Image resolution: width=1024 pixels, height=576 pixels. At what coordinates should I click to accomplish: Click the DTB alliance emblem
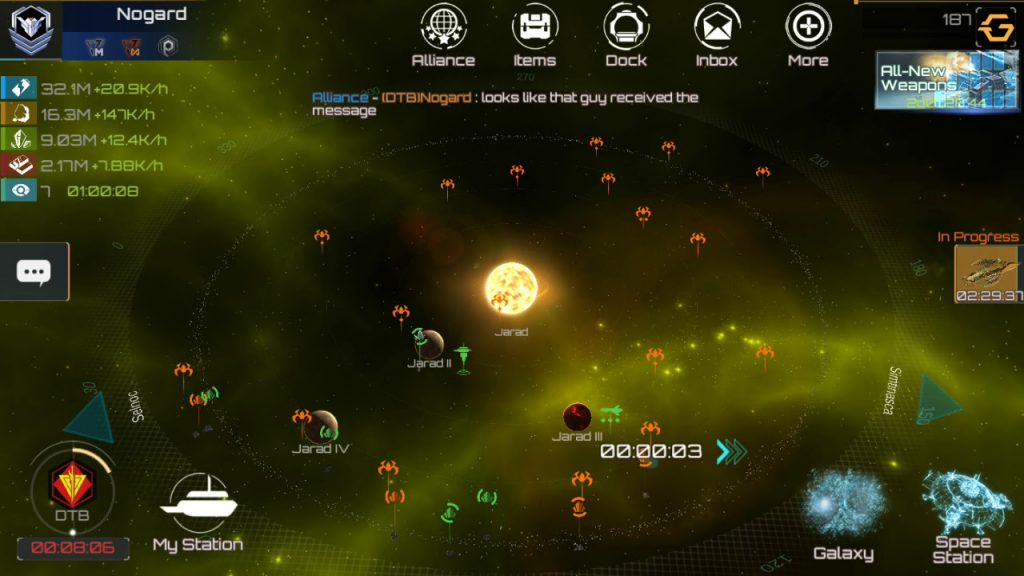click(72, 487)
